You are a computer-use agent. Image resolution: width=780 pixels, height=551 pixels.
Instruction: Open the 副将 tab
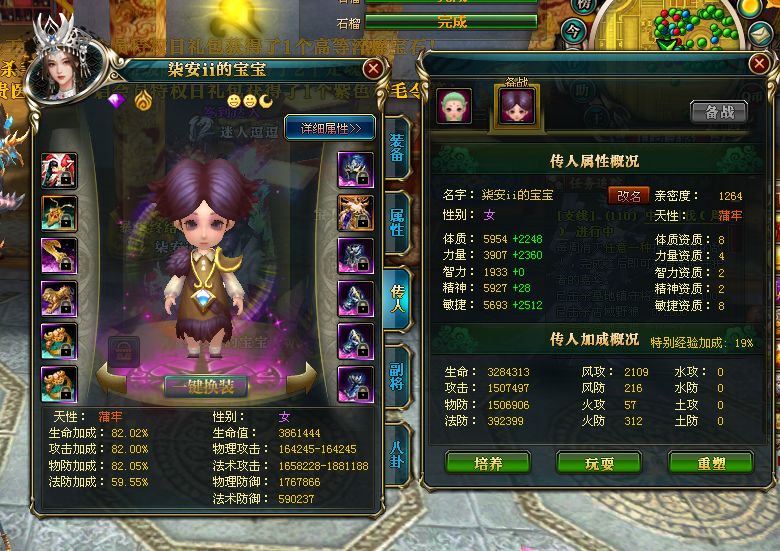pos(396,381)
